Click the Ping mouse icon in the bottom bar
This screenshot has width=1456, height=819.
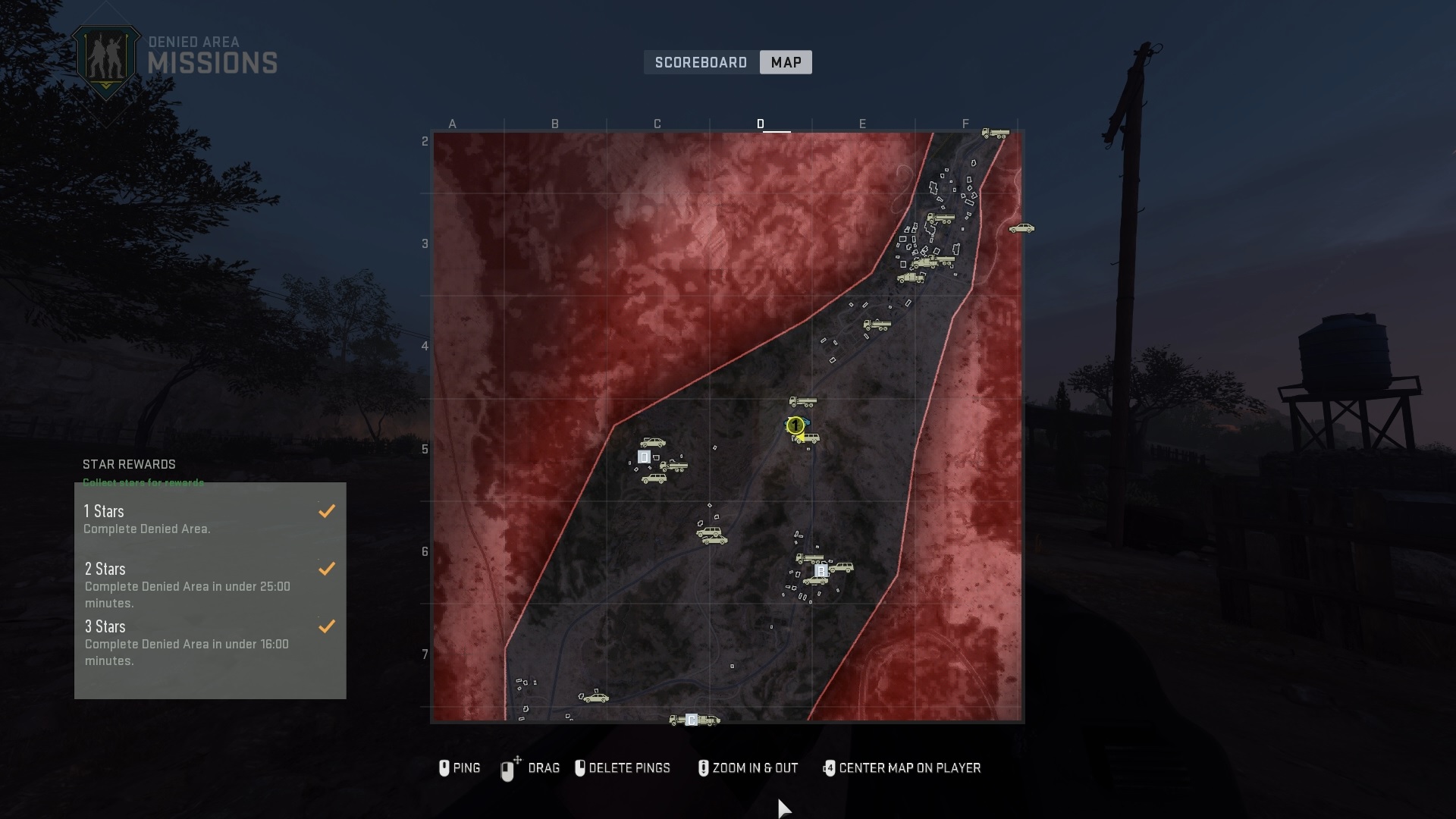point(444,768)
